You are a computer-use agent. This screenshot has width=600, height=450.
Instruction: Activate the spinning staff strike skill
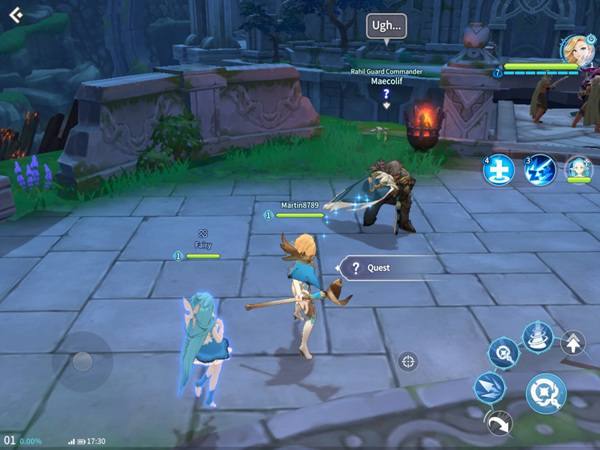point(502,352)
